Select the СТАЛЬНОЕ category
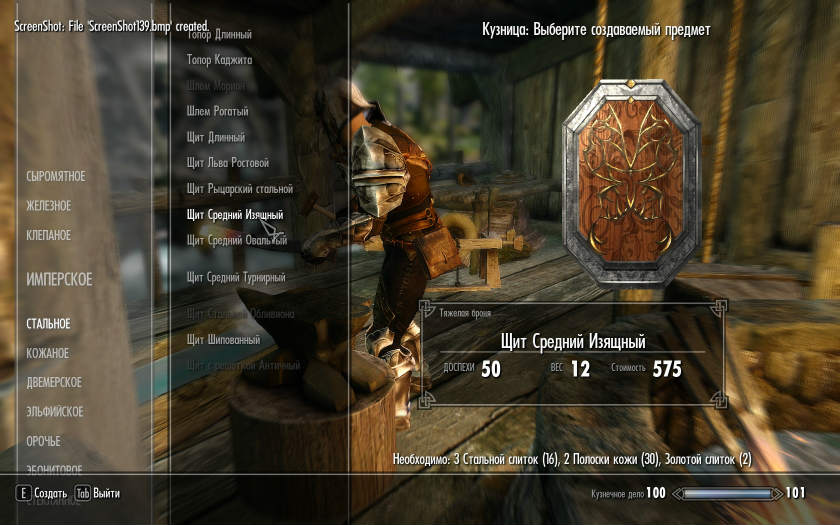Viewport: 840px width, 525px height. tap(48, 324)
